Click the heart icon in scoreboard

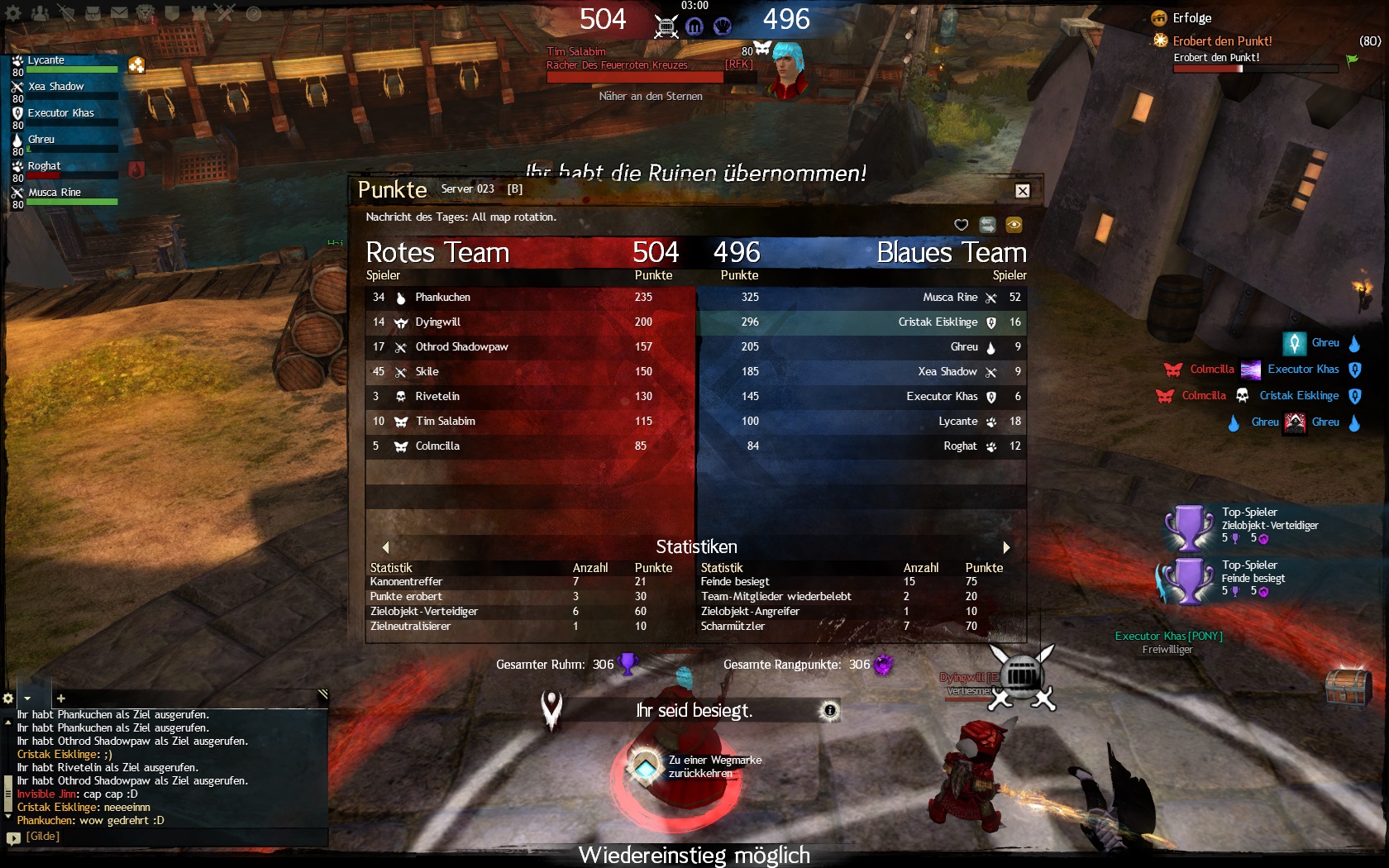961,225
